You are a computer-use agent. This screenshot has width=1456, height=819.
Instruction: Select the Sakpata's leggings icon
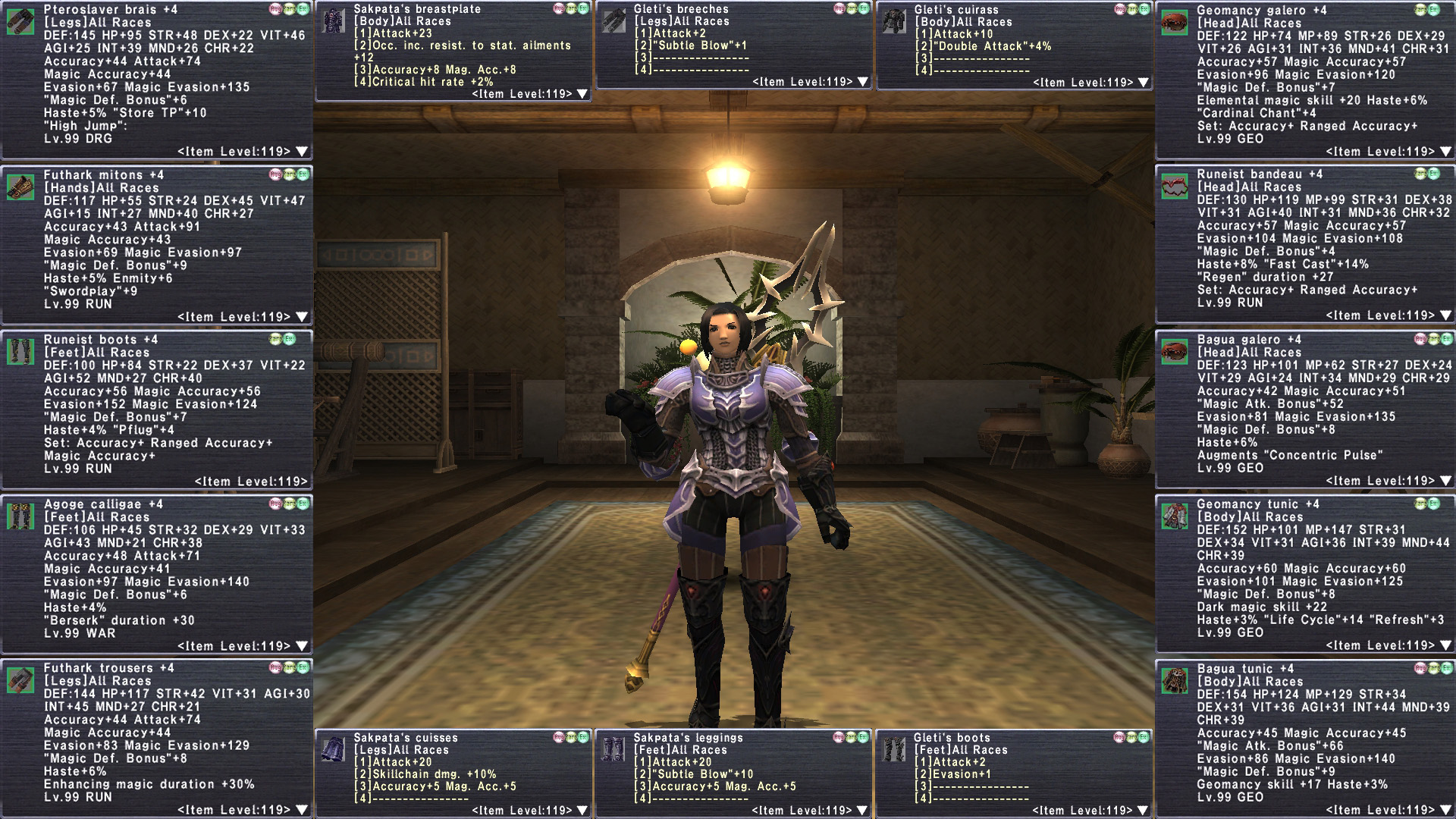[613, 749]
